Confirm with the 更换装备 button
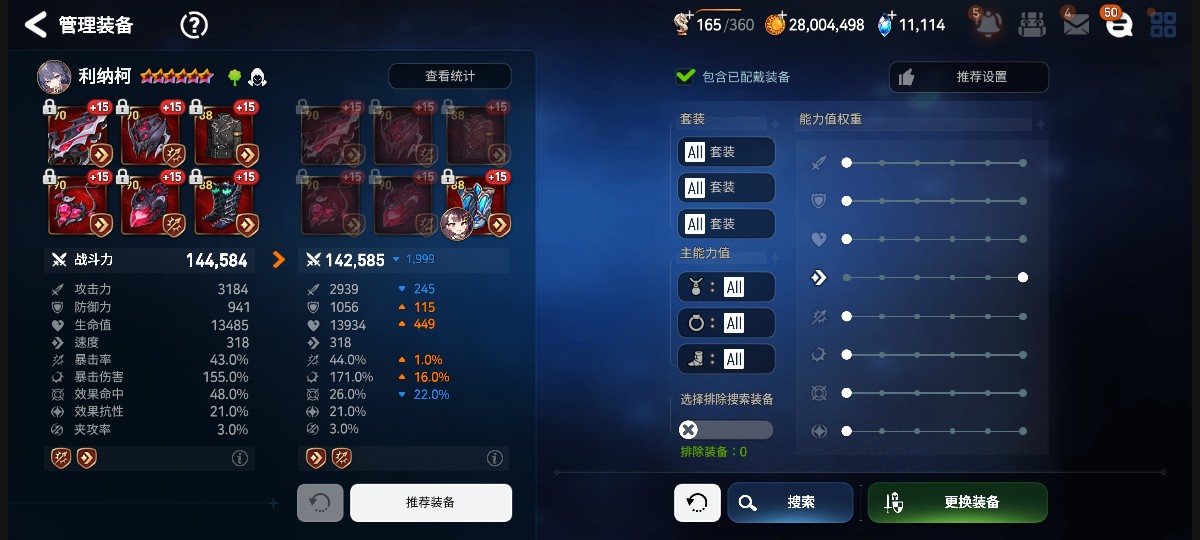1200x540 pixels. (957, 502)
